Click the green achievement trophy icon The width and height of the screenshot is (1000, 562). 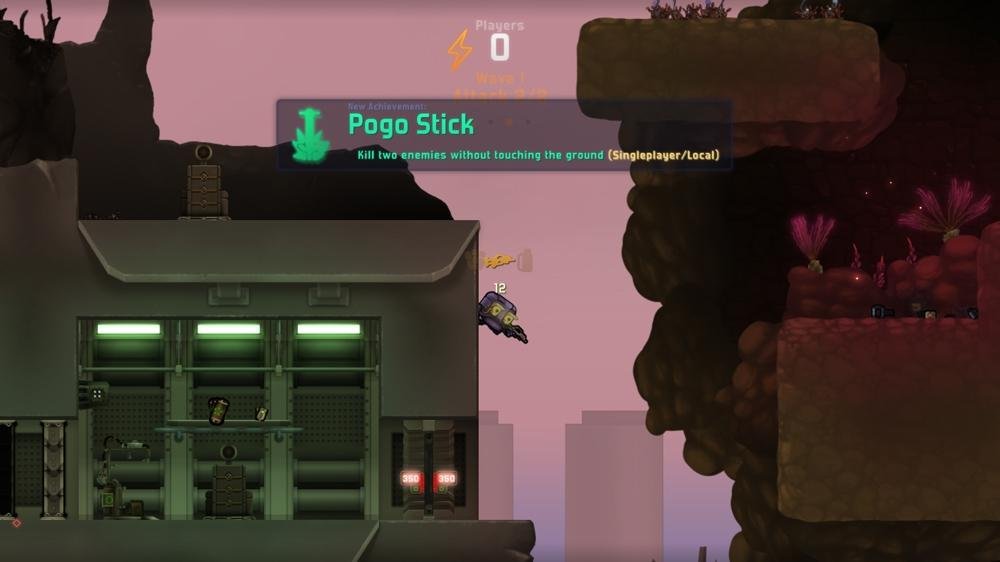pos(311,135)
